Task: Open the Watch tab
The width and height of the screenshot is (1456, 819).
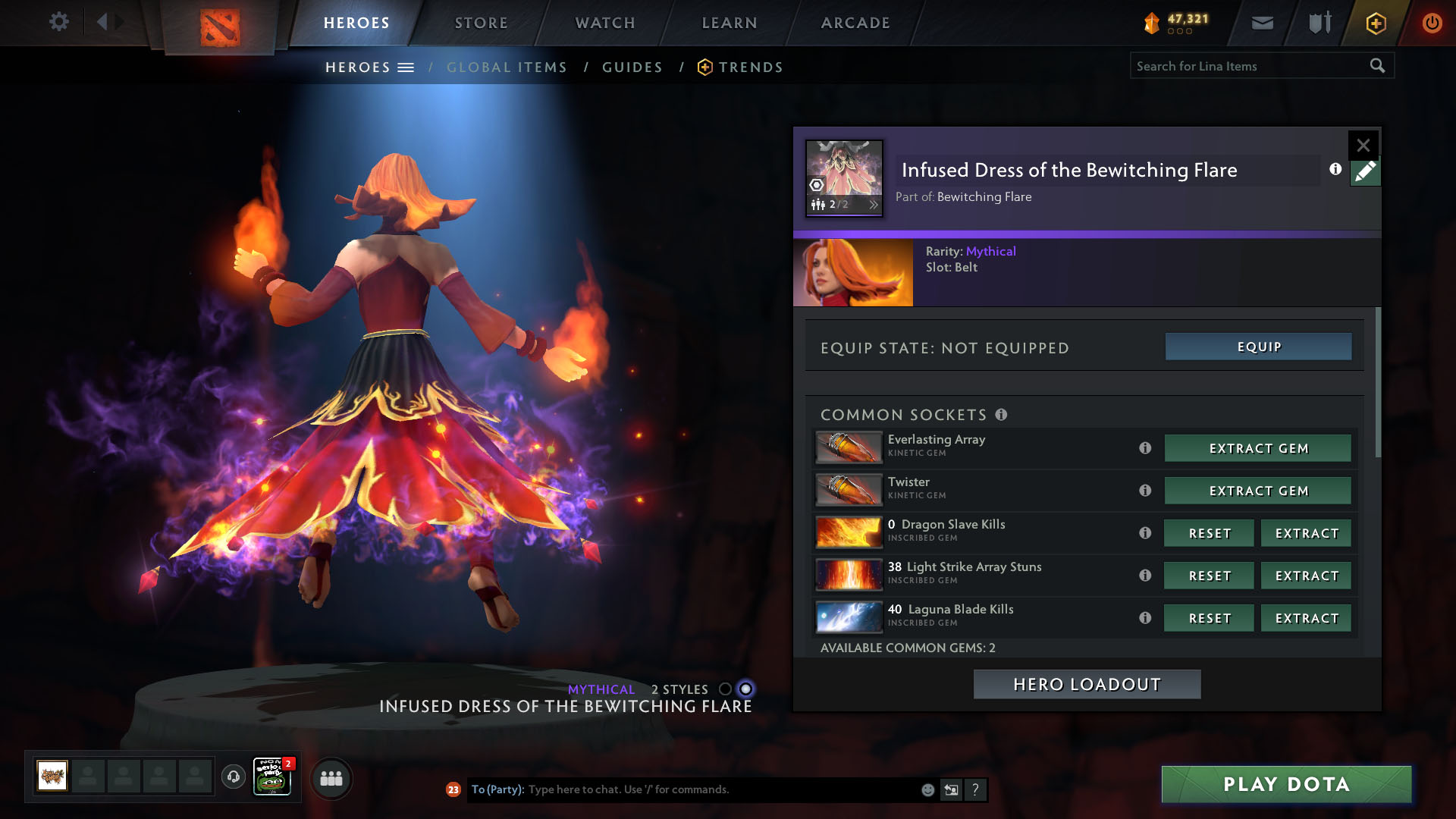Action: (605, 23)
